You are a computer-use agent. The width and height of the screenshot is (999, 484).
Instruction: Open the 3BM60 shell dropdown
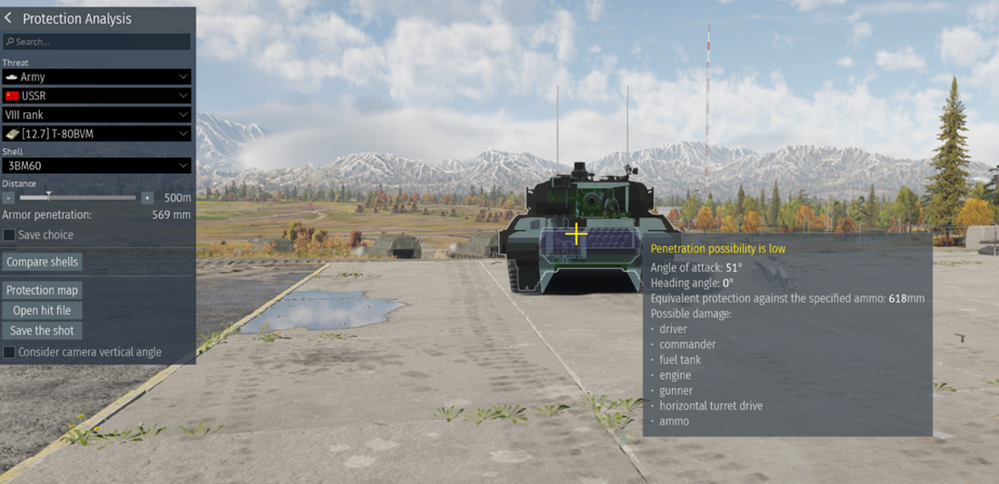[96, 165]
